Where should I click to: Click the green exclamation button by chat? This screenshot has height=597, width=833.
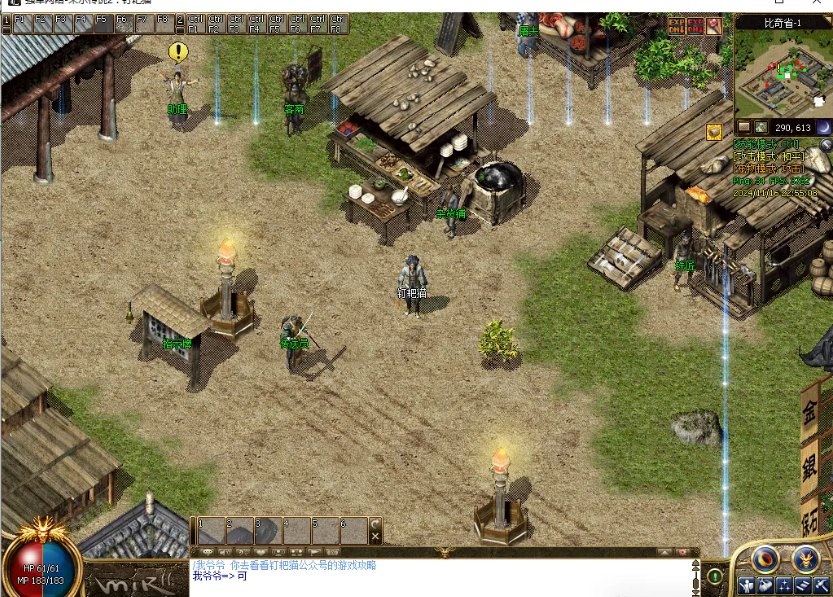point(714,576)
